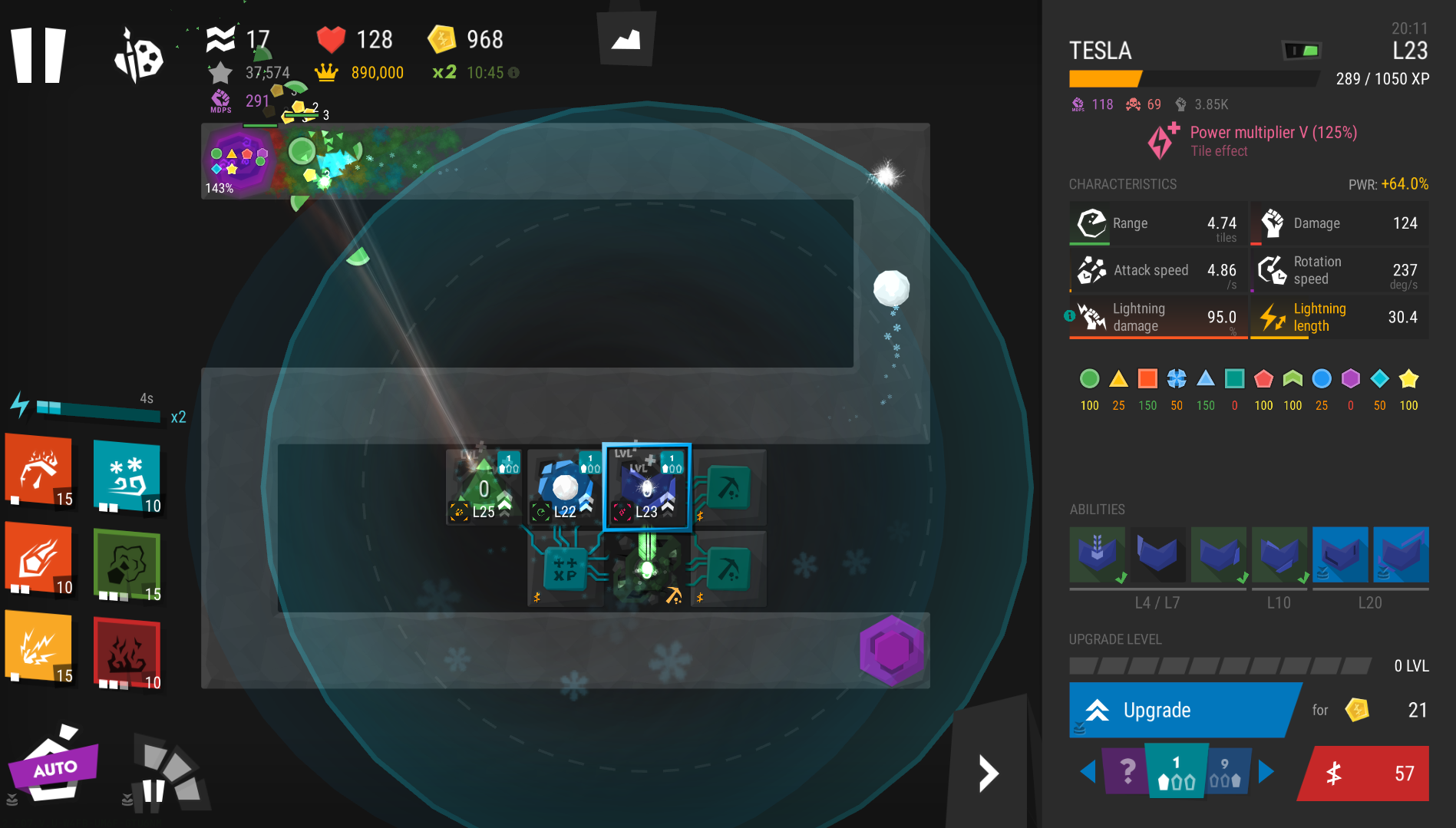Viewport: 1456px width, 828px height.
Task: Pause the game with the top-left button
Action: [38, 54]
